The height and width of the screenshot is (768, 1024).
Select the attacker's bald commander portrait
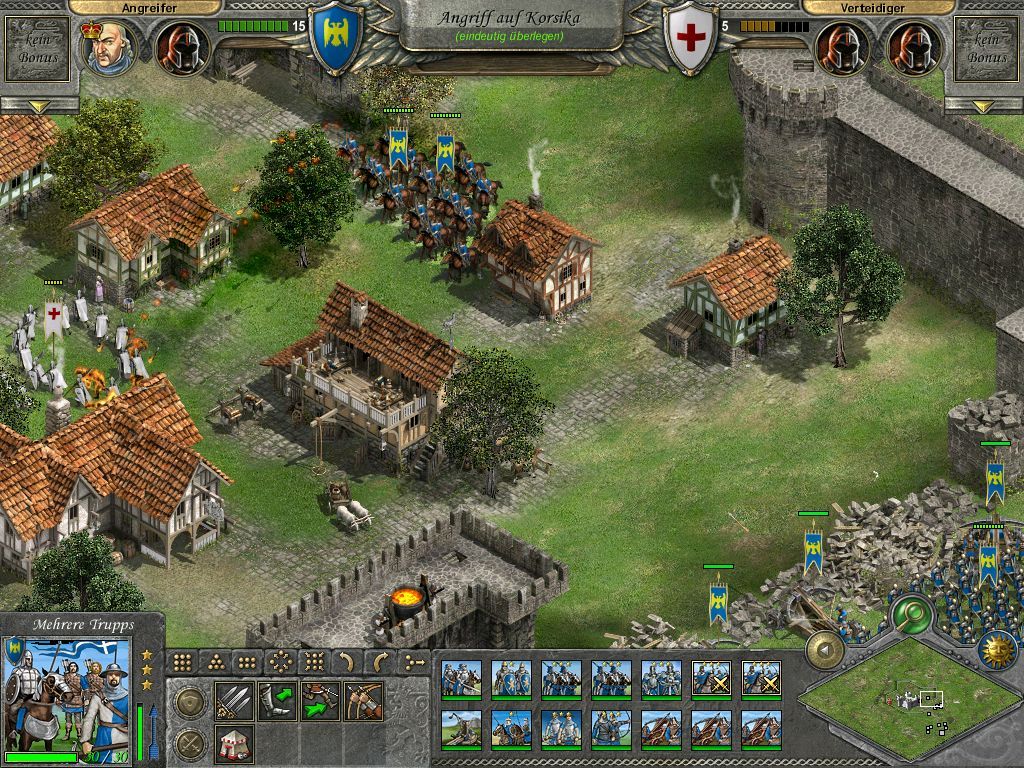pyautogui.click(x=110, y=47)
